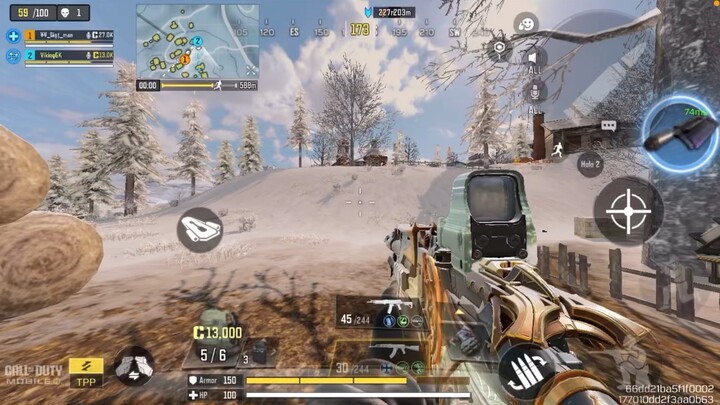Tap the crosshair fire button
Viewport: 720px width, 405px height.
[x=628, y=211]
